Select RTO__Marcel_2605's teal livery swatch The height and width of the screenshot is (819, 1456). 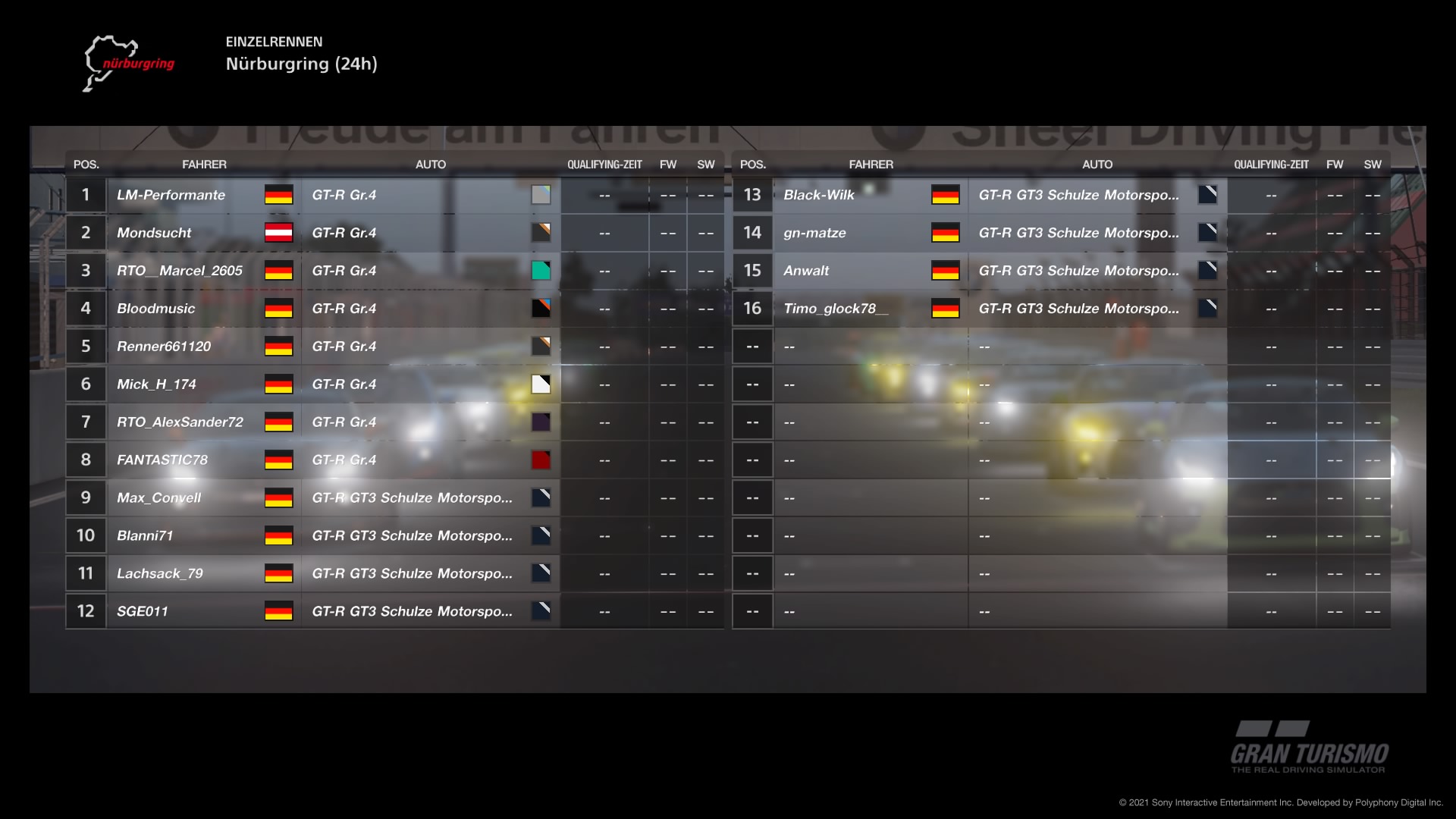click(x=541, y=271)
